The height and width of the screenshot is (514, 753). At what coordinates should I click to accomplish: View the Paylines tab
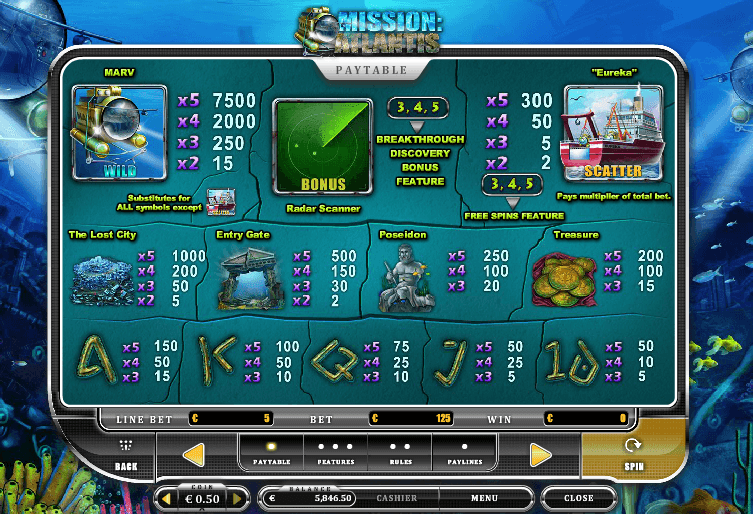(464, 453)
